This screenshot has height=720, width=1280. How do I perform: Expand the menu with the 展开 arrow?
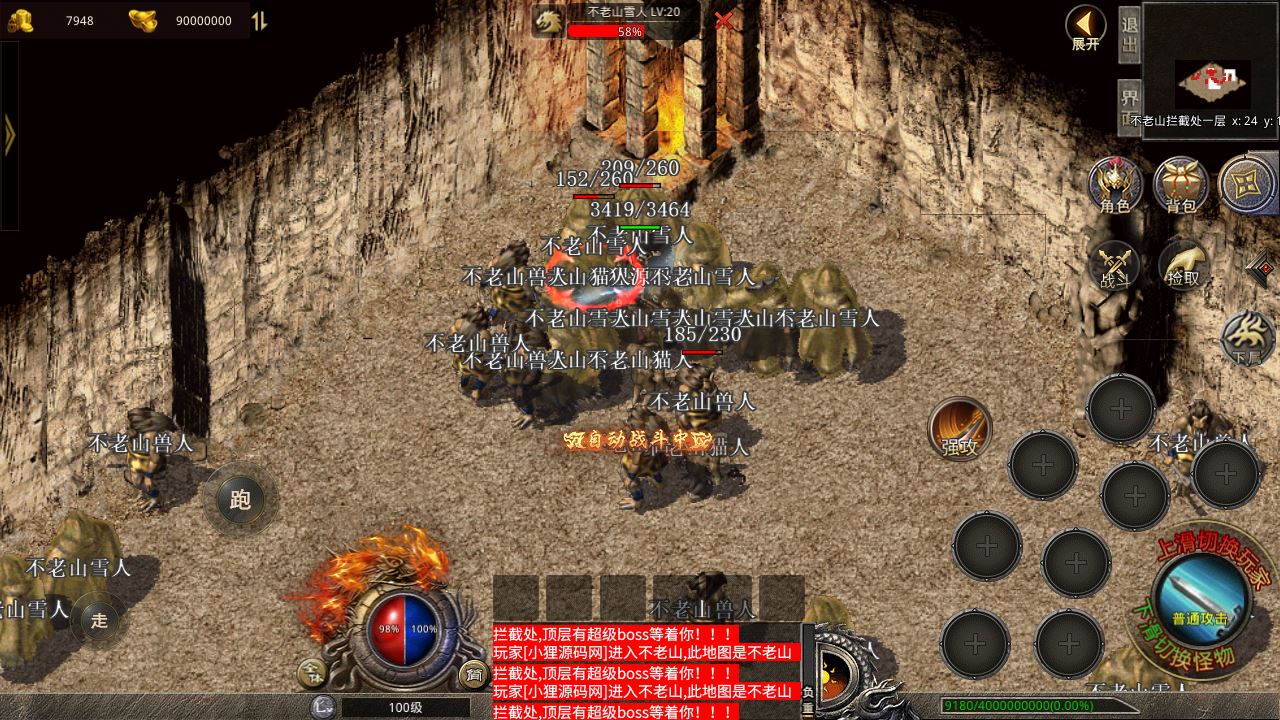point(1085,27)
